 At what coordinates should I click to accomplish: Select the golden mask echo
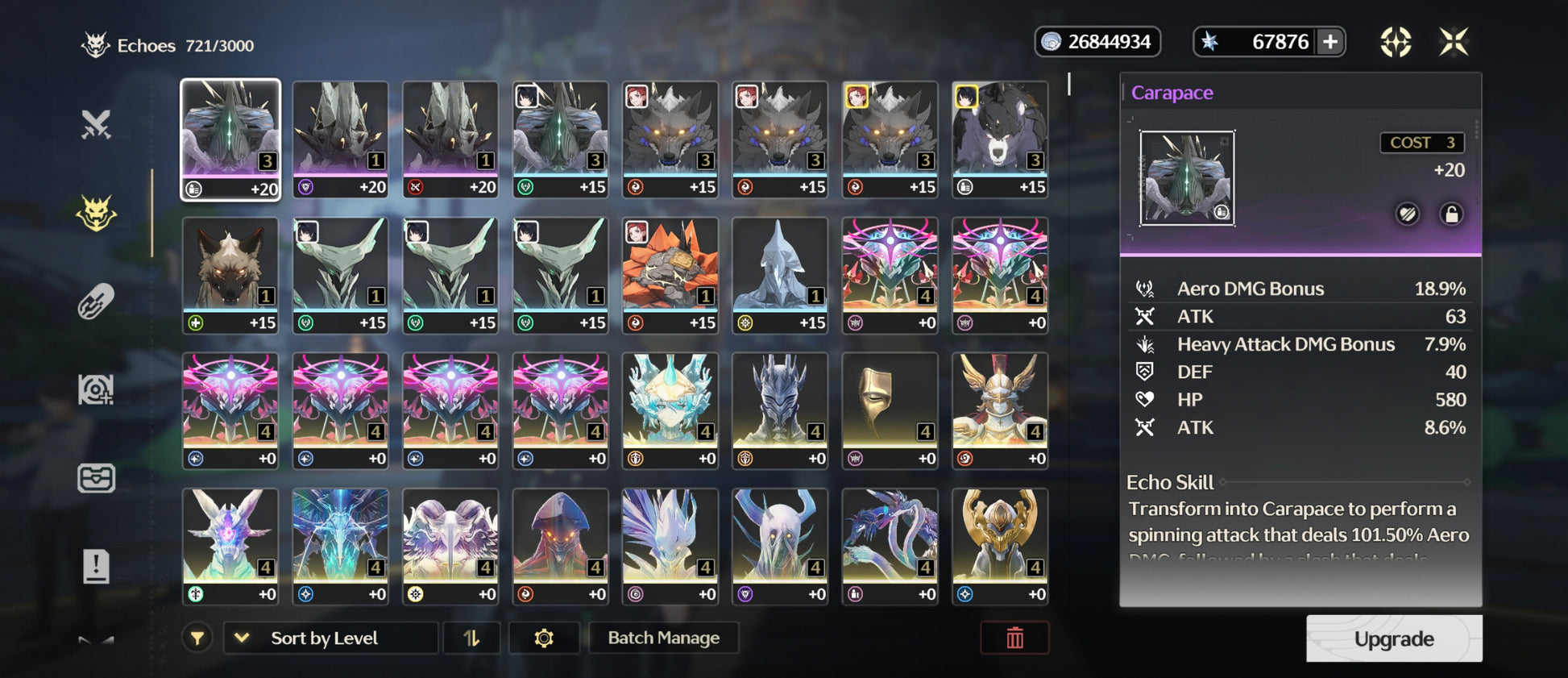[x=890, y=410]
